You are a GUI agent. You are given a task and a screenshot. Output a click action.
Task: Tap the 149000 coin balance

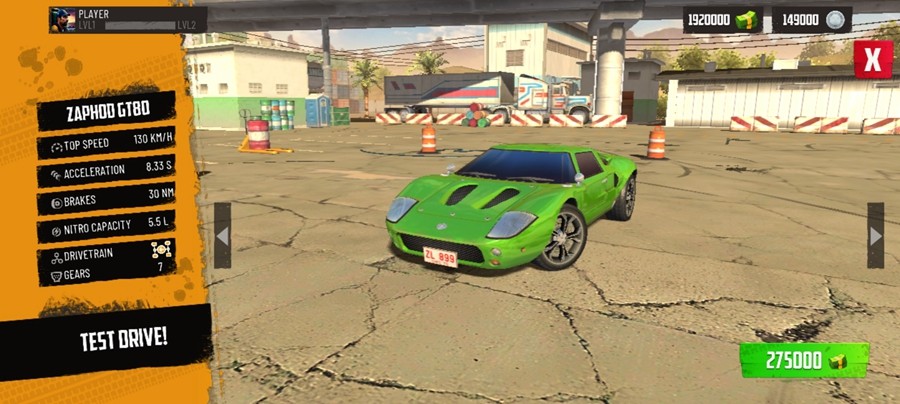pyautogui.click(x=811, y=20)
